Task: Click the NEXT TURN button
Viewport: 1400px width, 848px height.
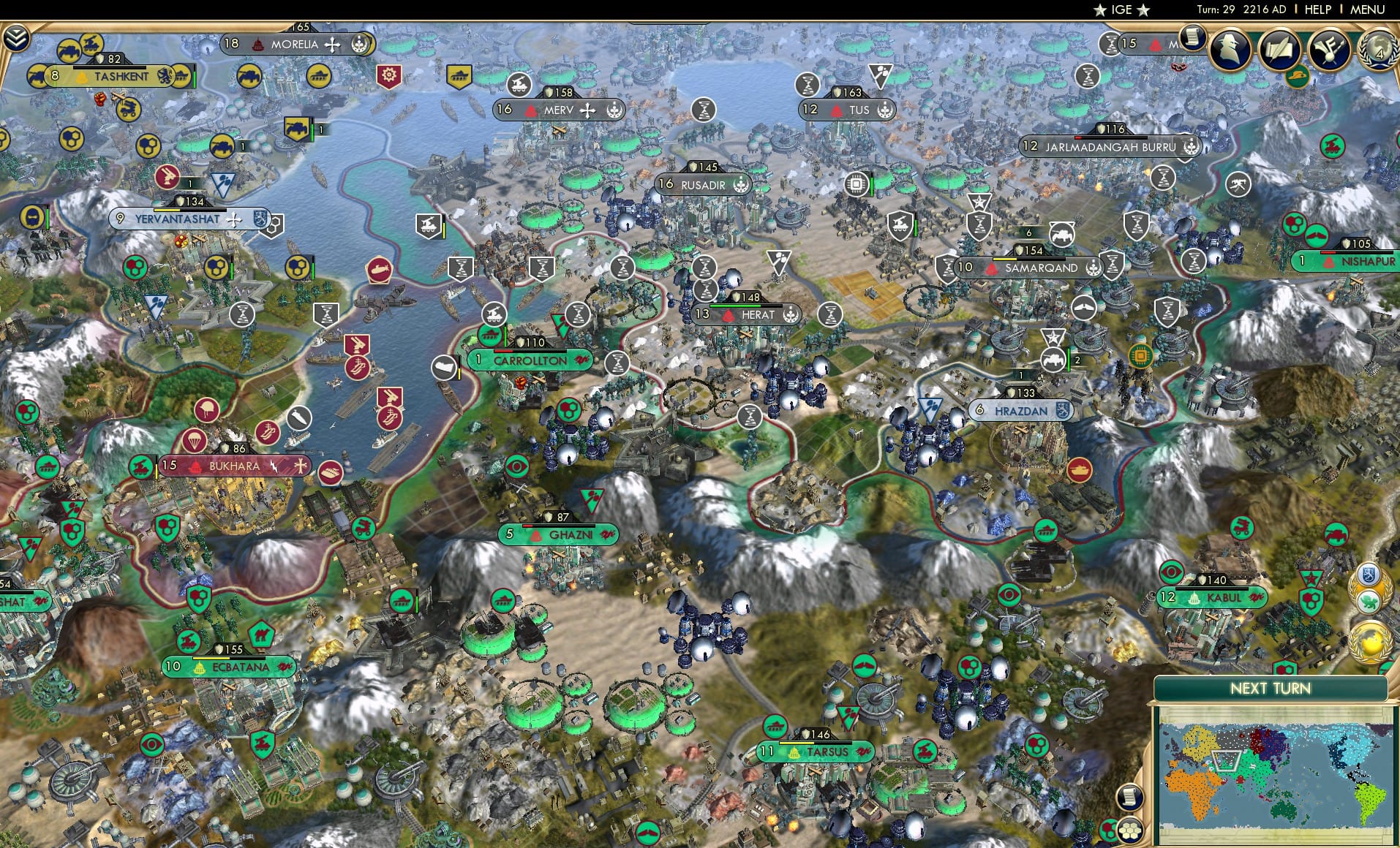Action: [1270, 689]
